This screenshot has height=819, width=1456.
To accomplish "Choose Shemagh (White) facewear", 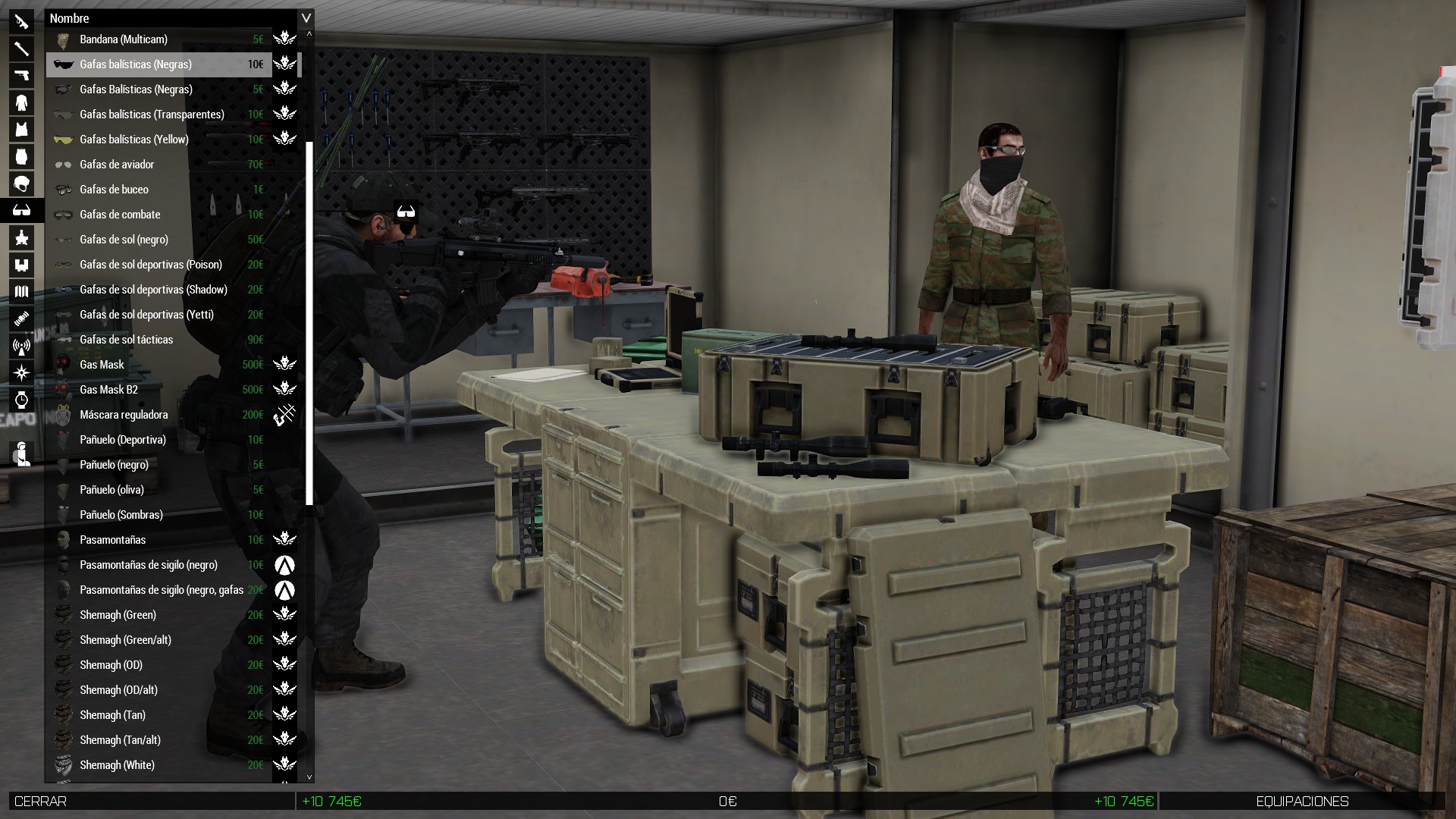I will point(117,765).
